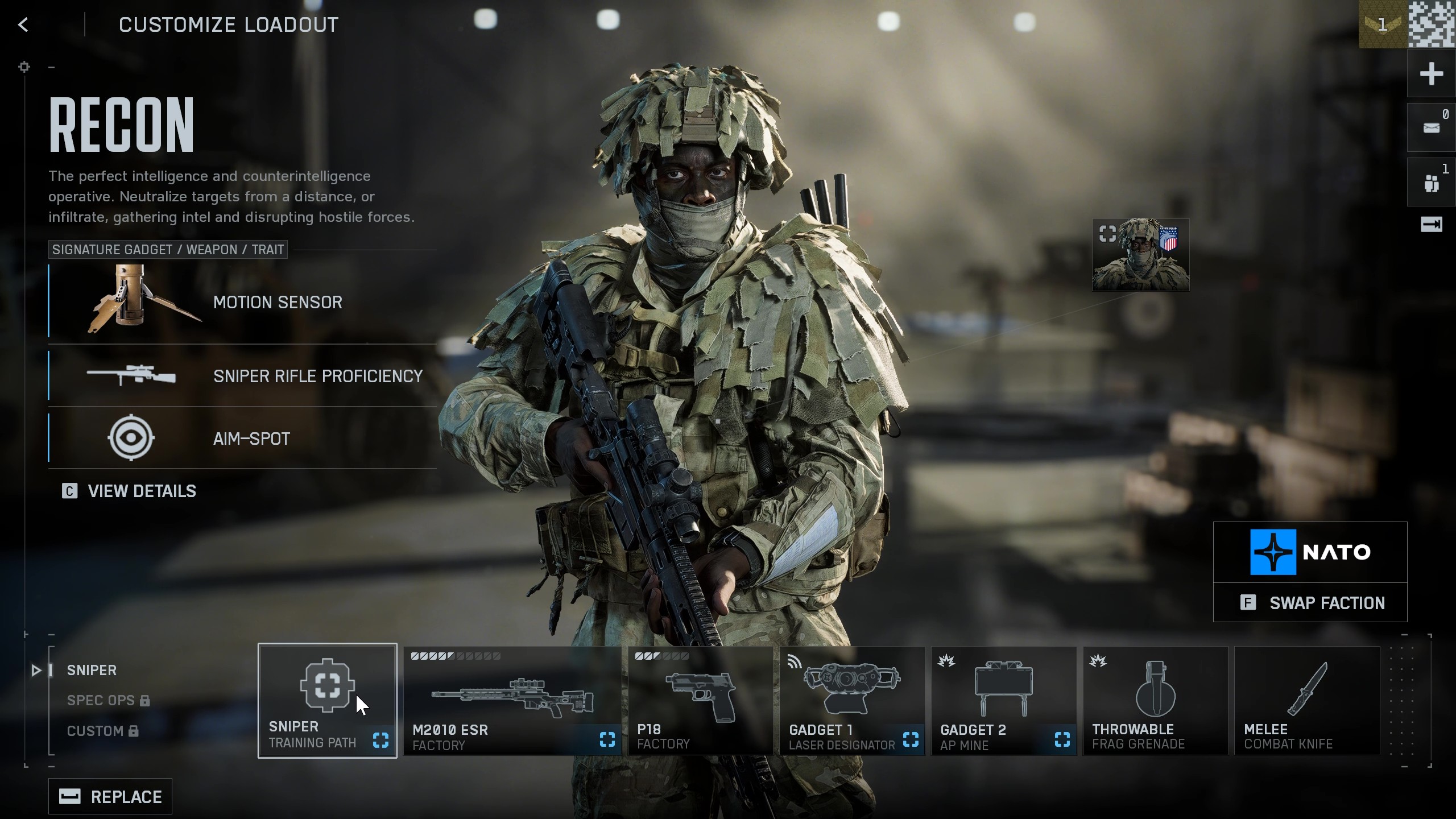Open the squad panel showing 1 member

tap(1430, 181)
